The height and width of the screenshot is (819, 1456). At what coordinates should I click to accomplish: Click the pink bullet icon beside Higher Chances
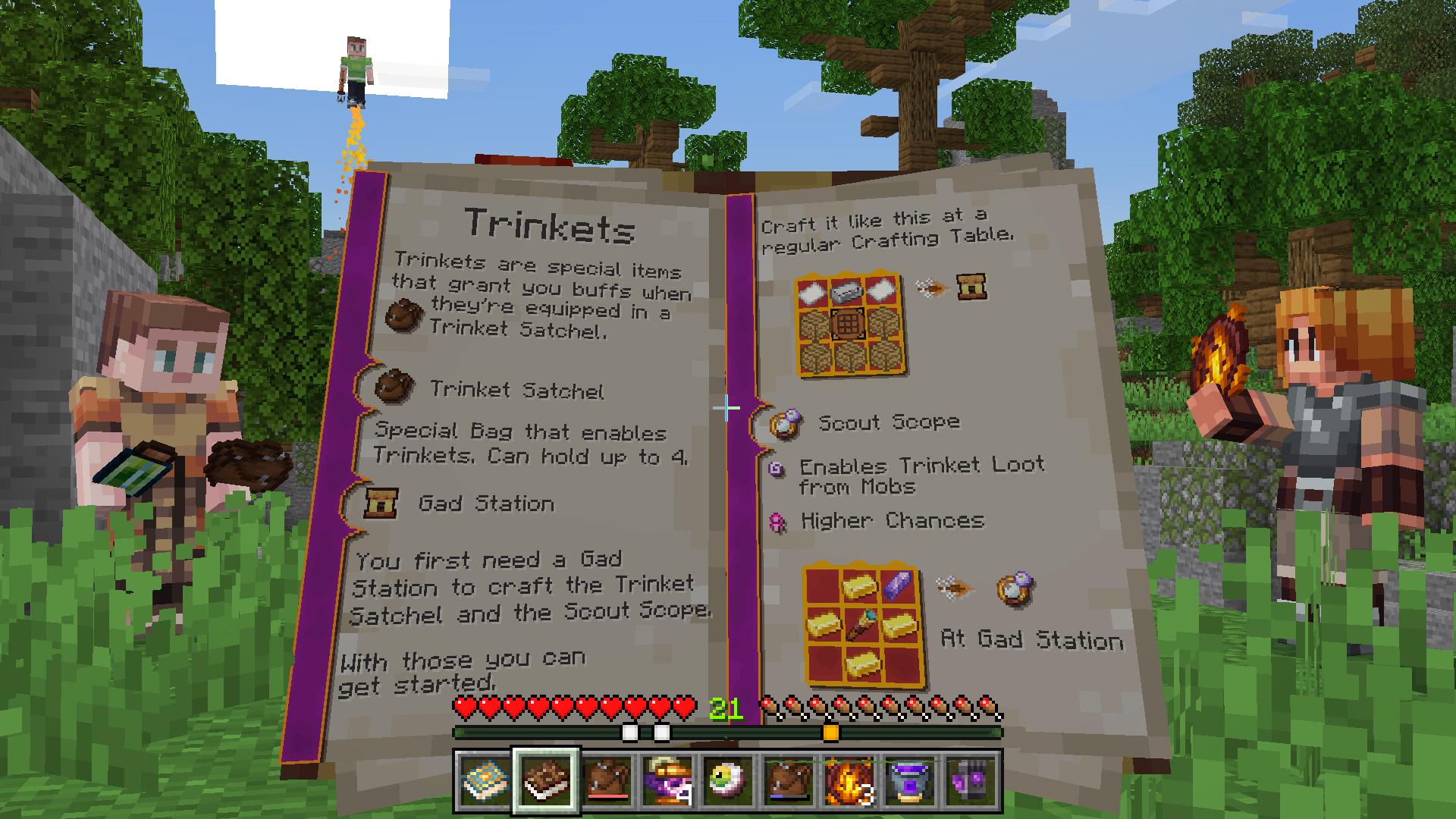[x=777, y=522]
